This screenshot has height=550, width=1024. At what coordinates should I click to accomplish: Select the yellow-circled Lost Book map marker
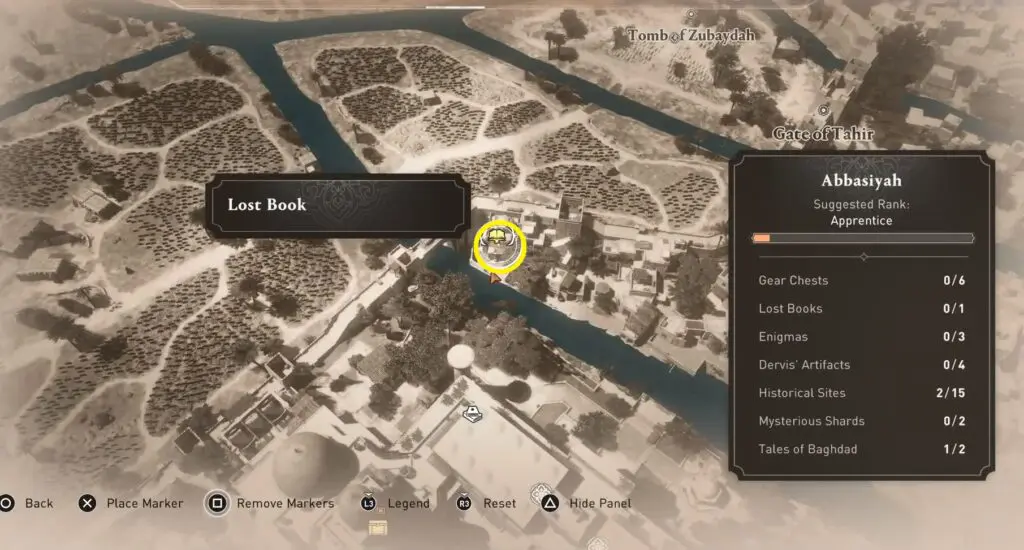pyautogui.click(x=499, y=243)
